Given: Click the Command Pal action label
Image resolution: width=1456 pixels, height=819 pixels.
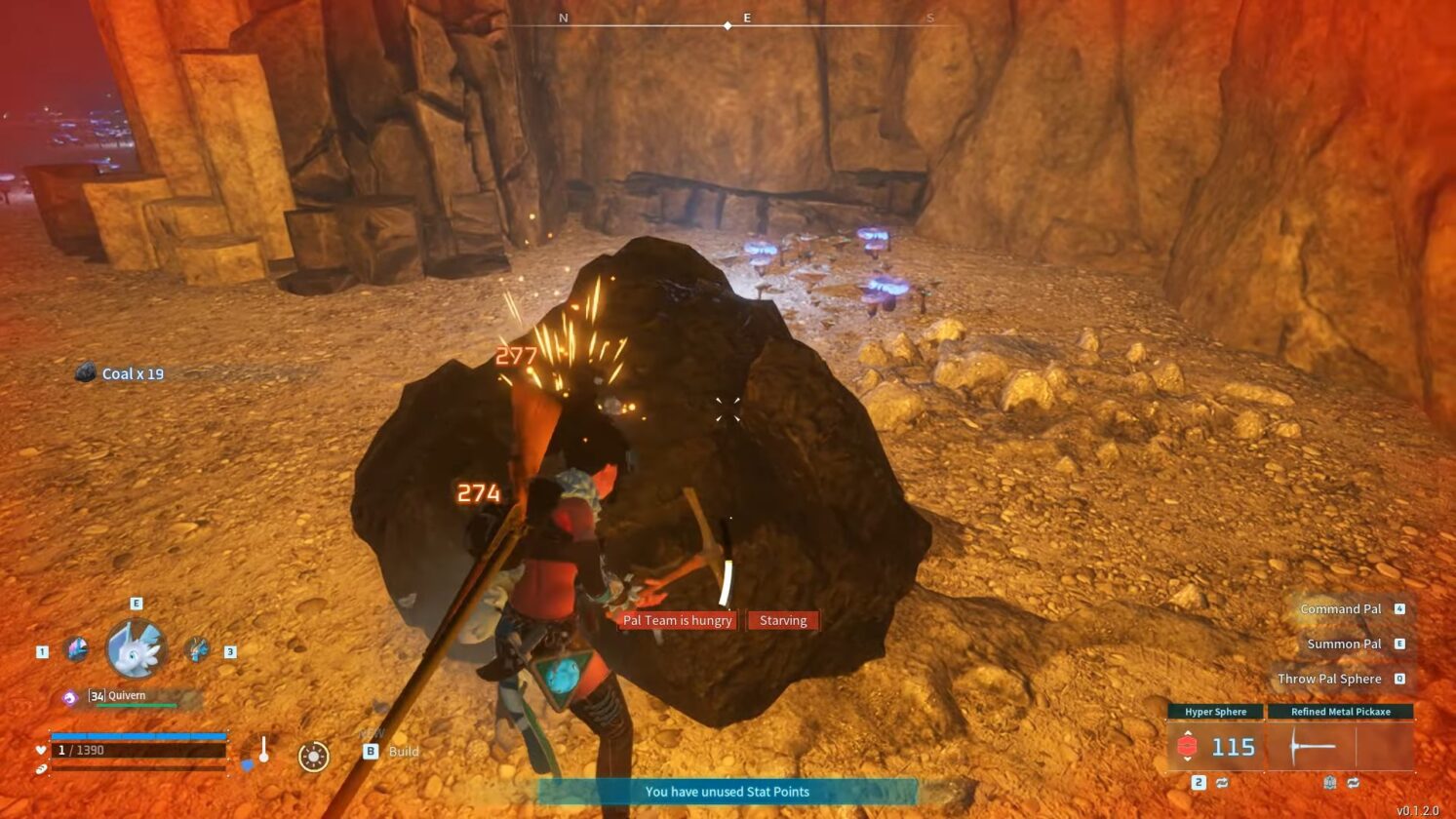Looking at the screenshot, I should (1340, 609).
